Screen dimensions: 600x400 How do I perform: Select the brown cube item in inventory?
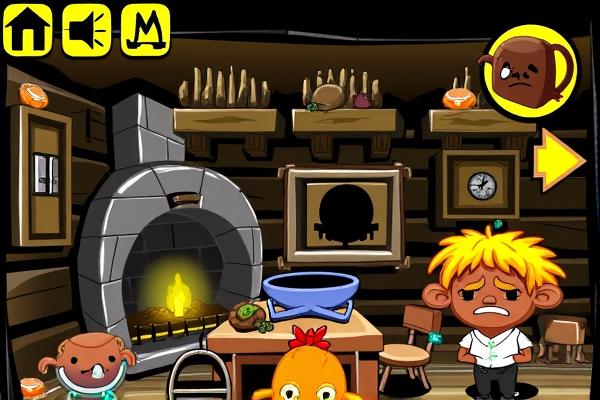pyautogui.click(x=525, y=68)
